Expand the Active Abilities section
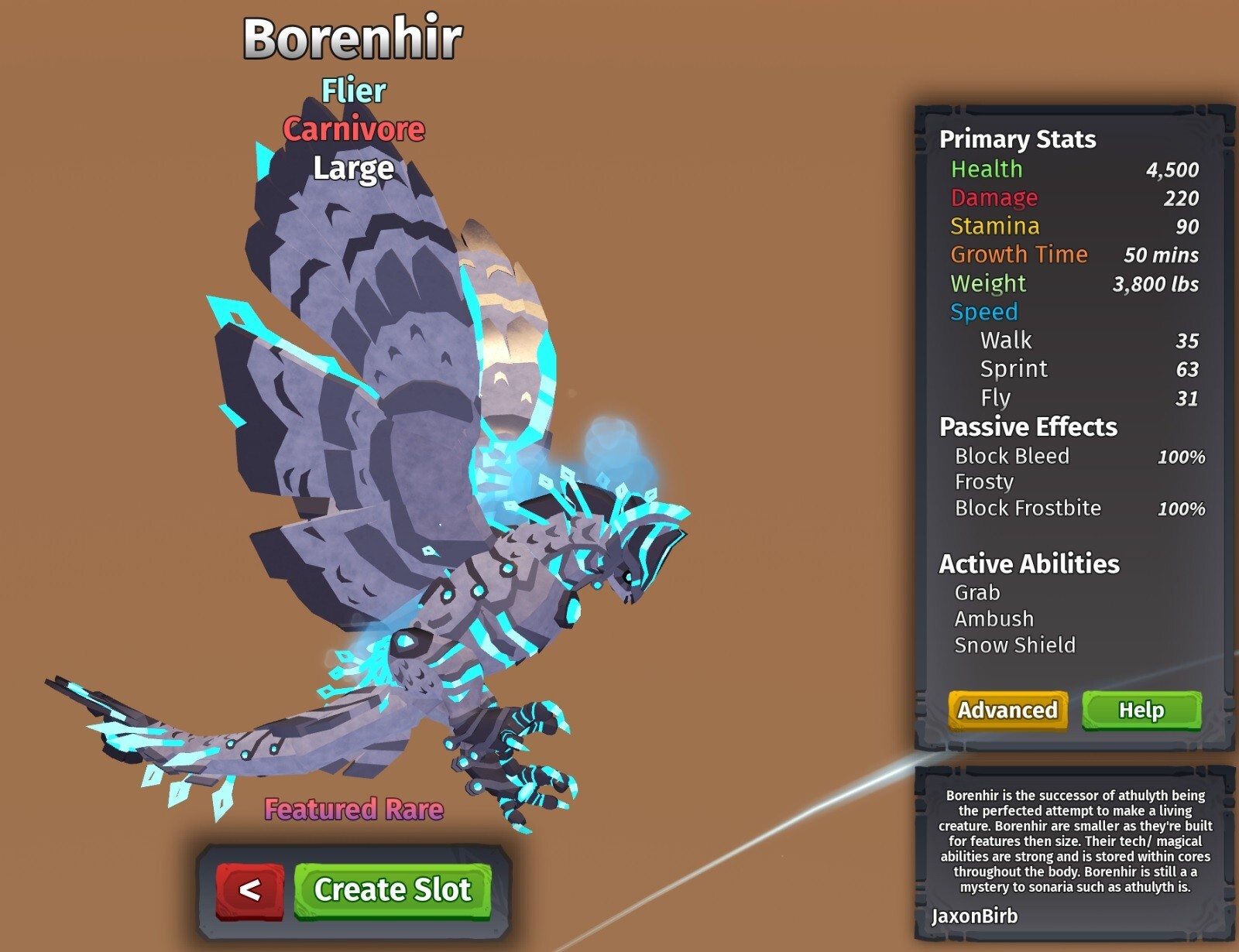The height and width of the screenshot is (952, 1239). (x=1028, y=563)
